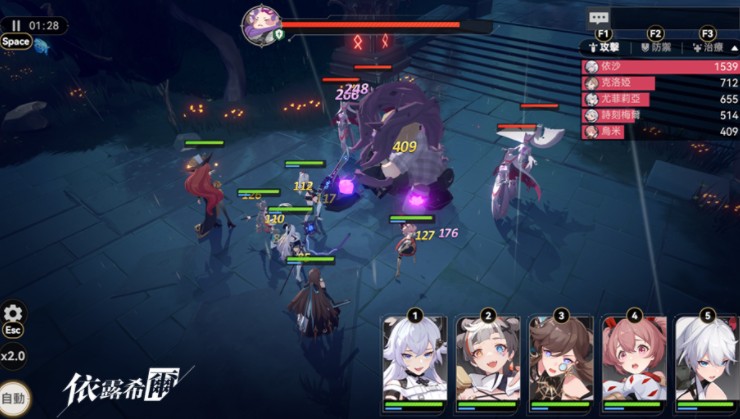Open the chat speech bubble
Image resolution: width=740 pixels, height=419 pixels.
point(599,17)
